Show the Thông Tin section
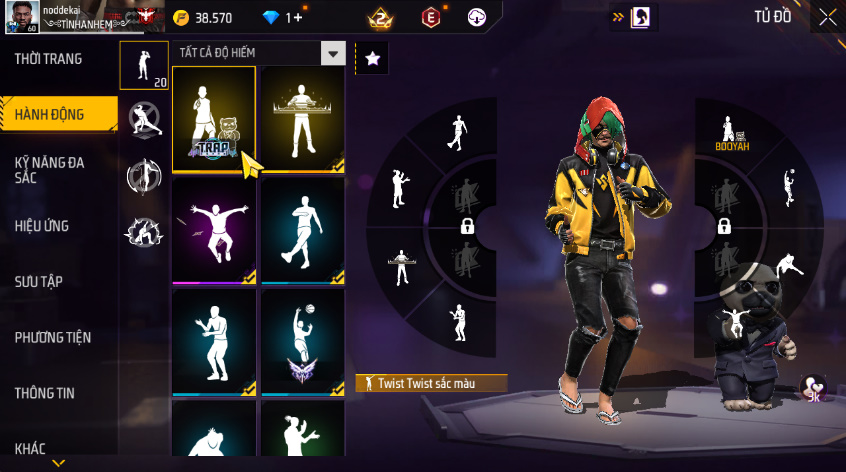Screen dimensions: 846x472 [44, 393]
